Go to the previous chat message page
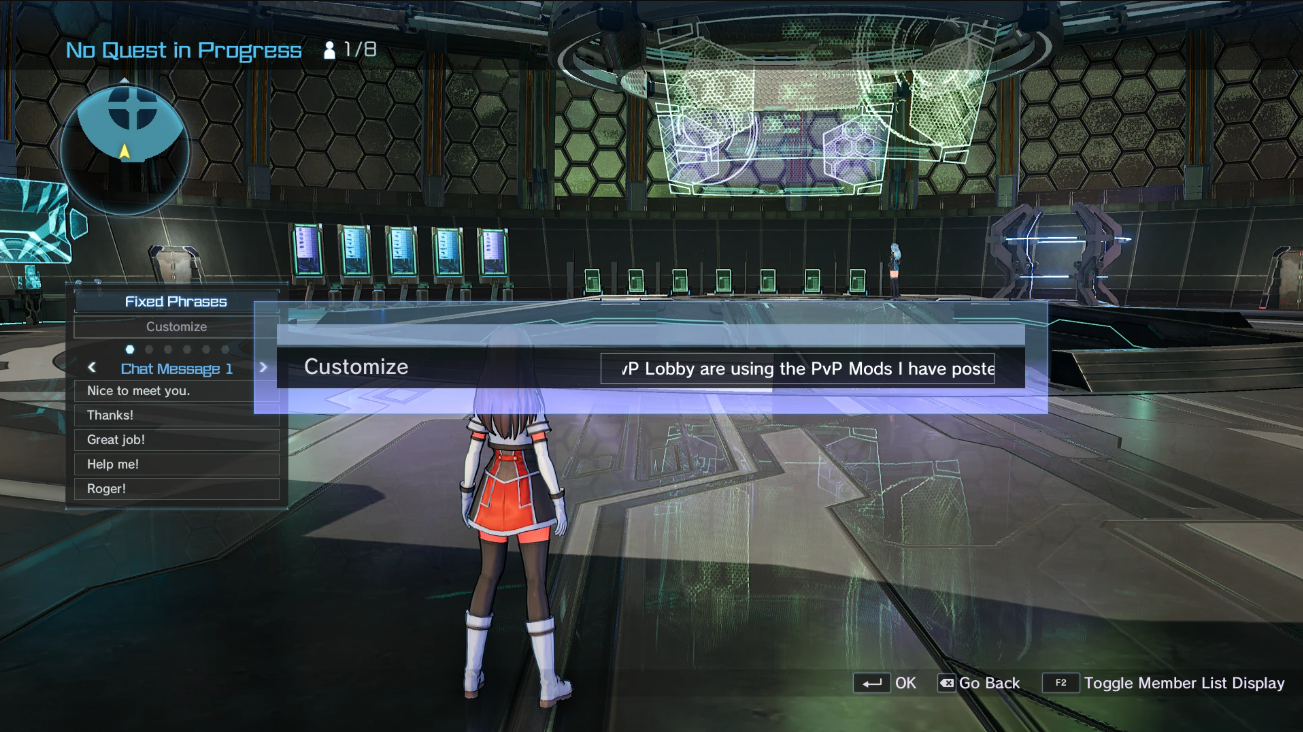This screenshot has width=1303, height=732. tap(92, 368)
